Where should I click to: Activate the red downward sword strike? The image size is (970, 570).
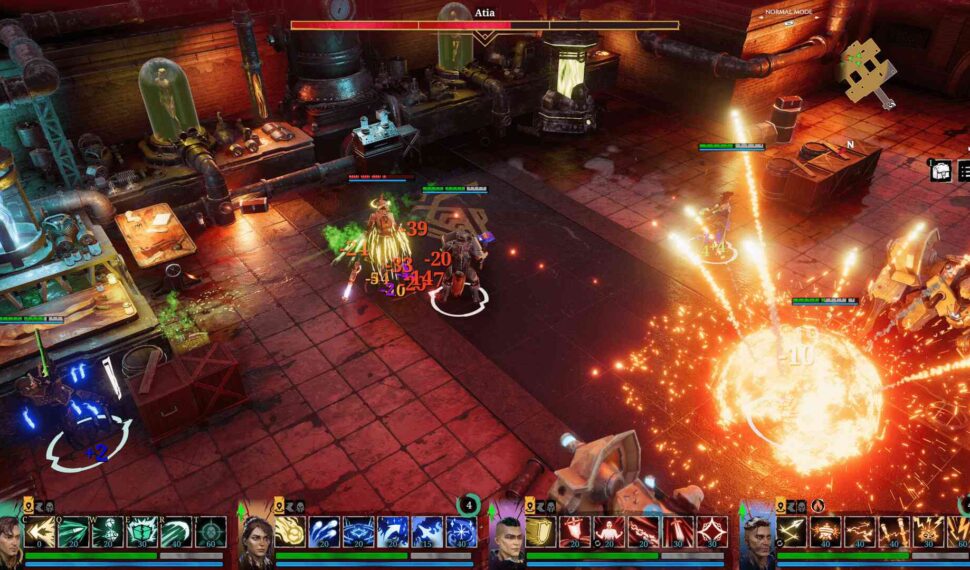[677, 531]
